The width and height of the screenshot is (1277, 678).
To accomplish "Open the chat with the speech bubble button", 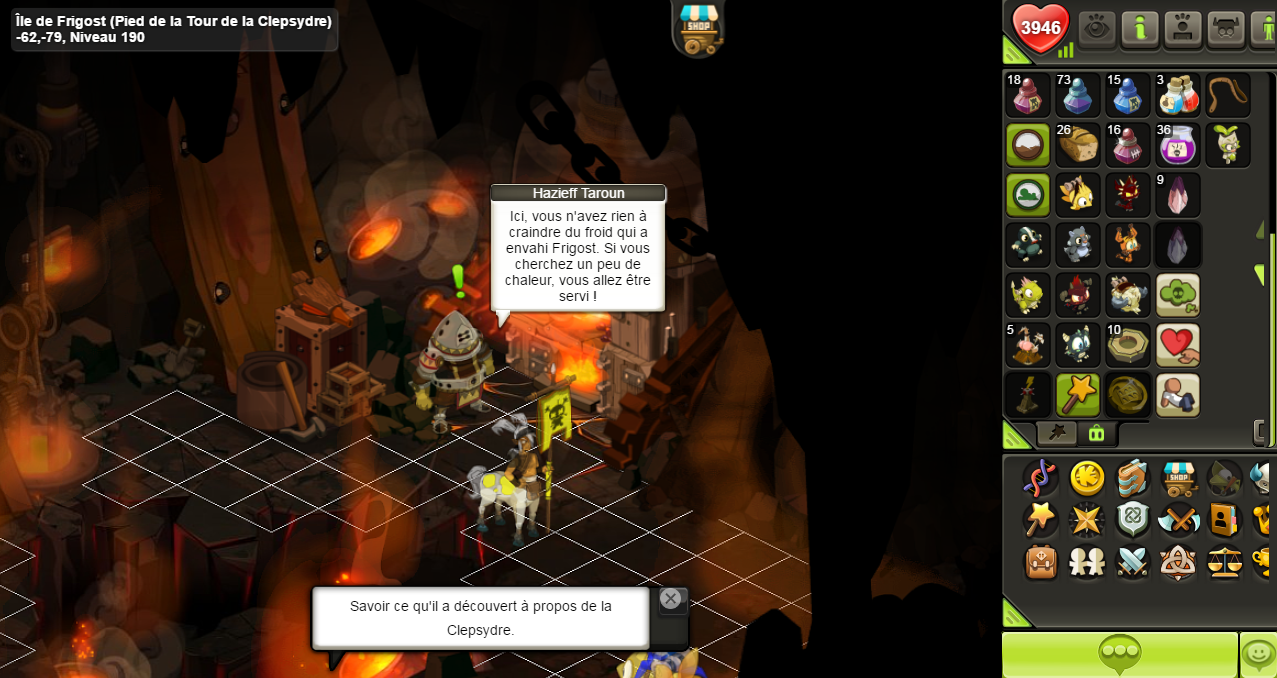I will click(1119, 655).
